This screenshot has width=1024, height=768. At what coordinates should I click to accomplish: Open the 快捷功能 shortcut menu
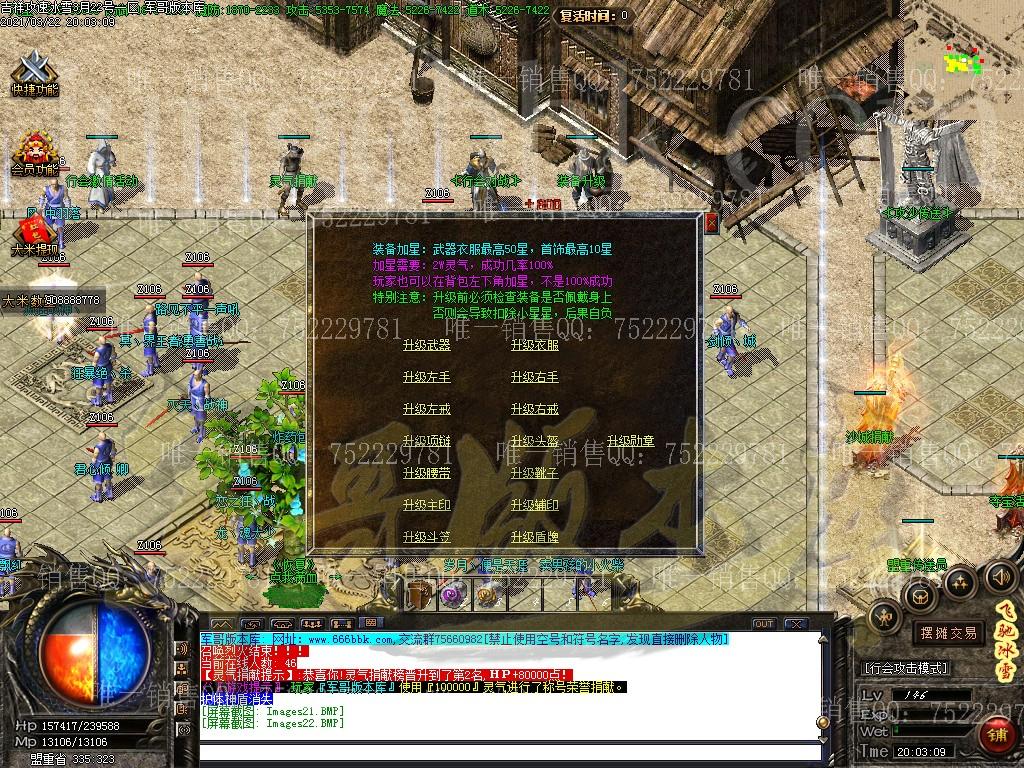pyautogui.click(x=35, y=72)
